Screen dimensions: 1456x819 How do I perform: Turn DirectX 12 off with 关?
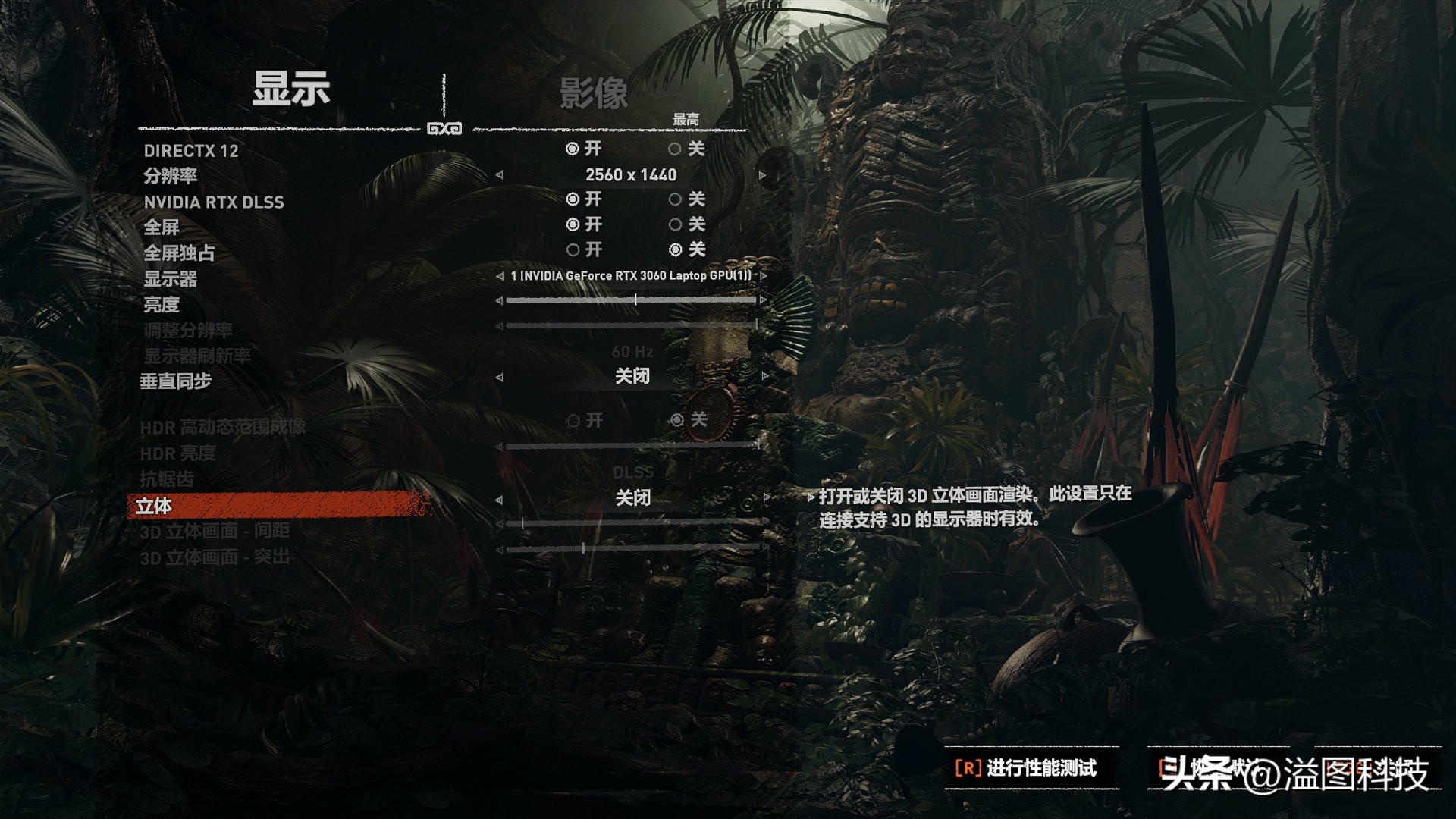click(x=675, y=149)
